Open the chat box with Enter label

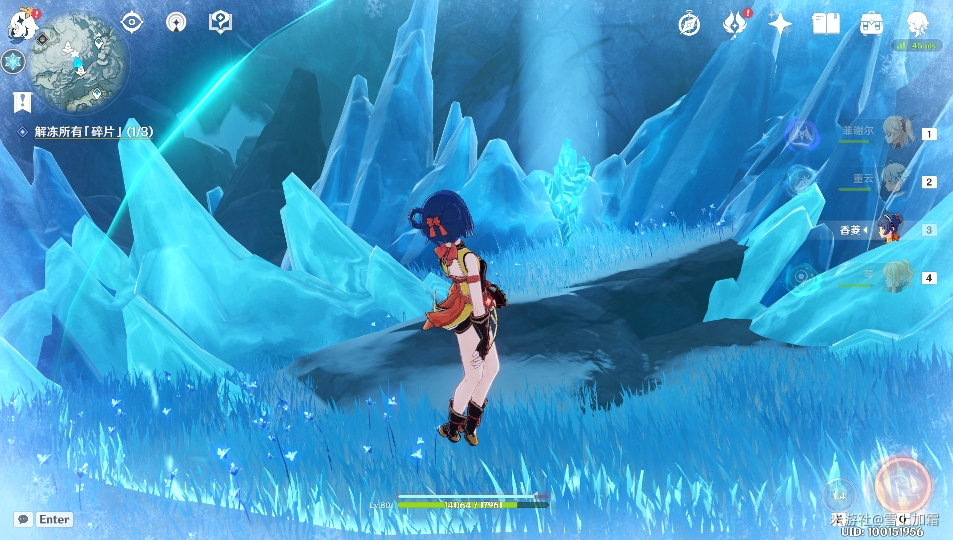[44, 519]
